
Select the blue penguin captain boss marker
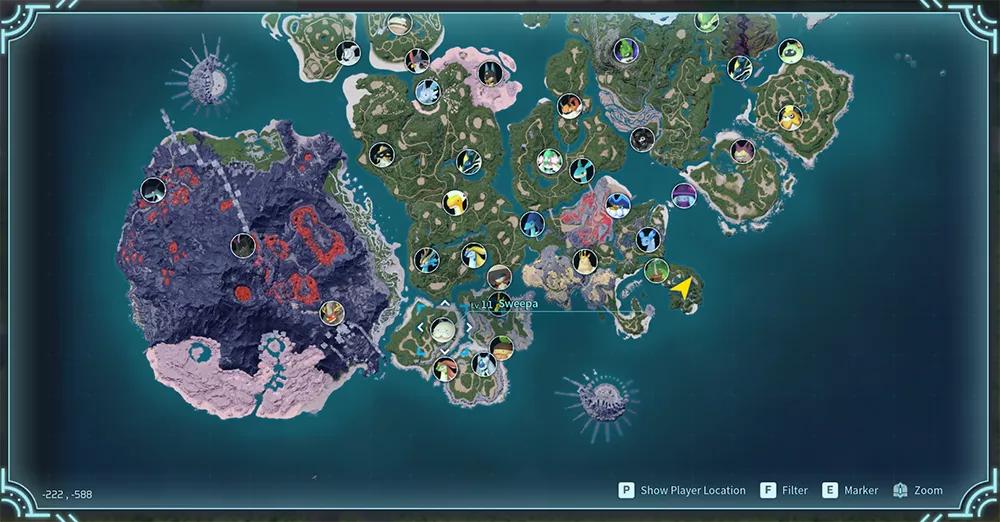point(618,205)
